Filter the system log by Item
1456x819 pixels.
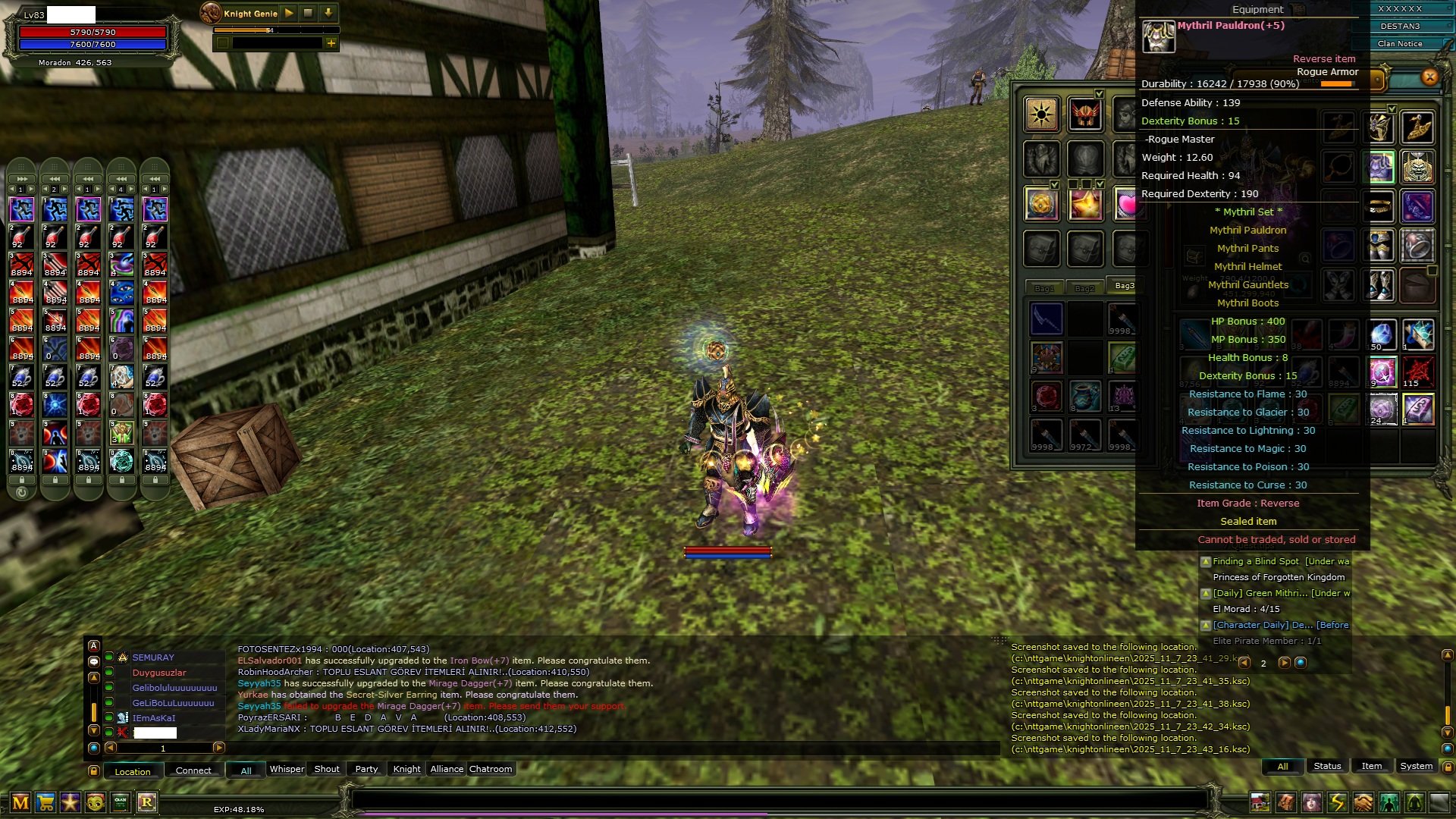point(1371,766)
